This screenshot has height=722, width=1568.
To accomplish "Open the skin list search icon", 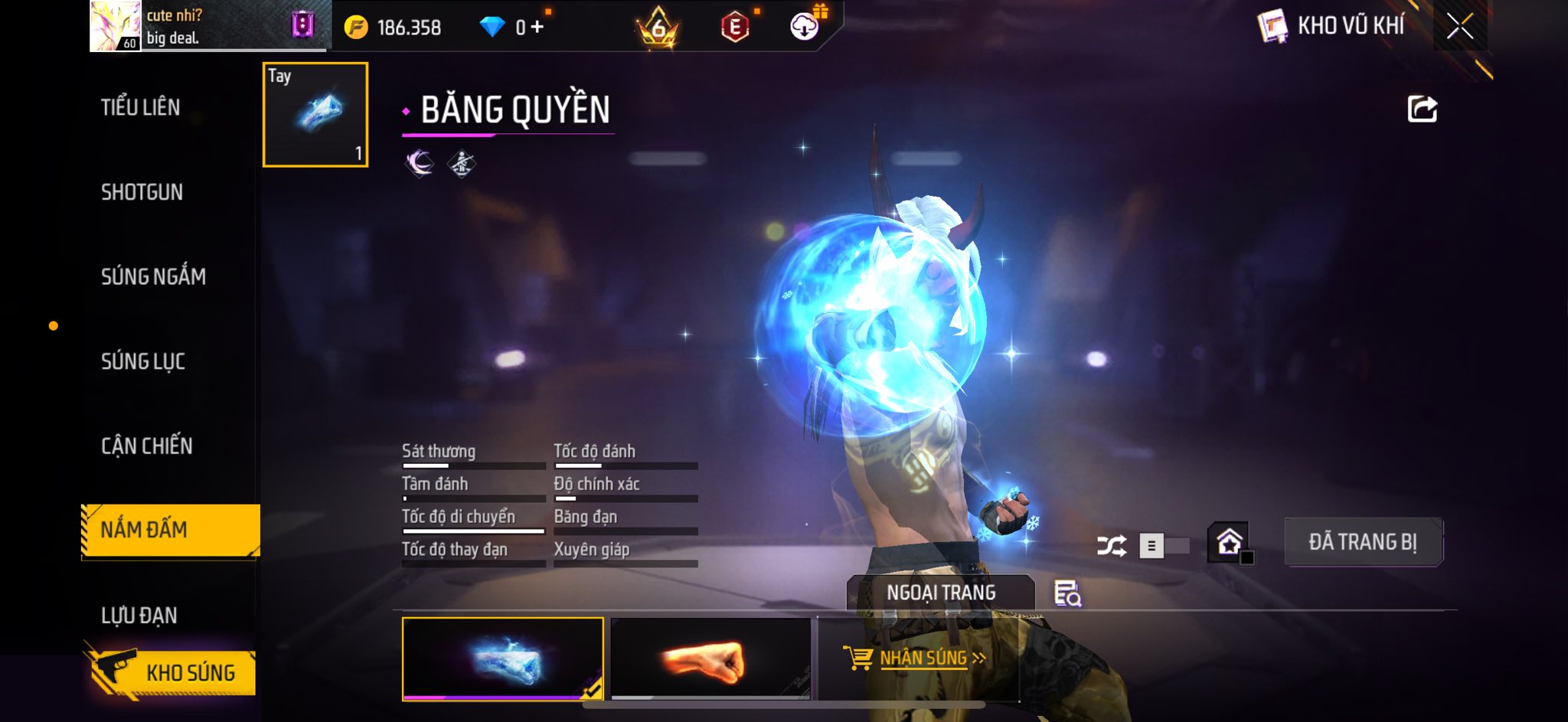I will pyautogui.click(x=1067, y=593).
